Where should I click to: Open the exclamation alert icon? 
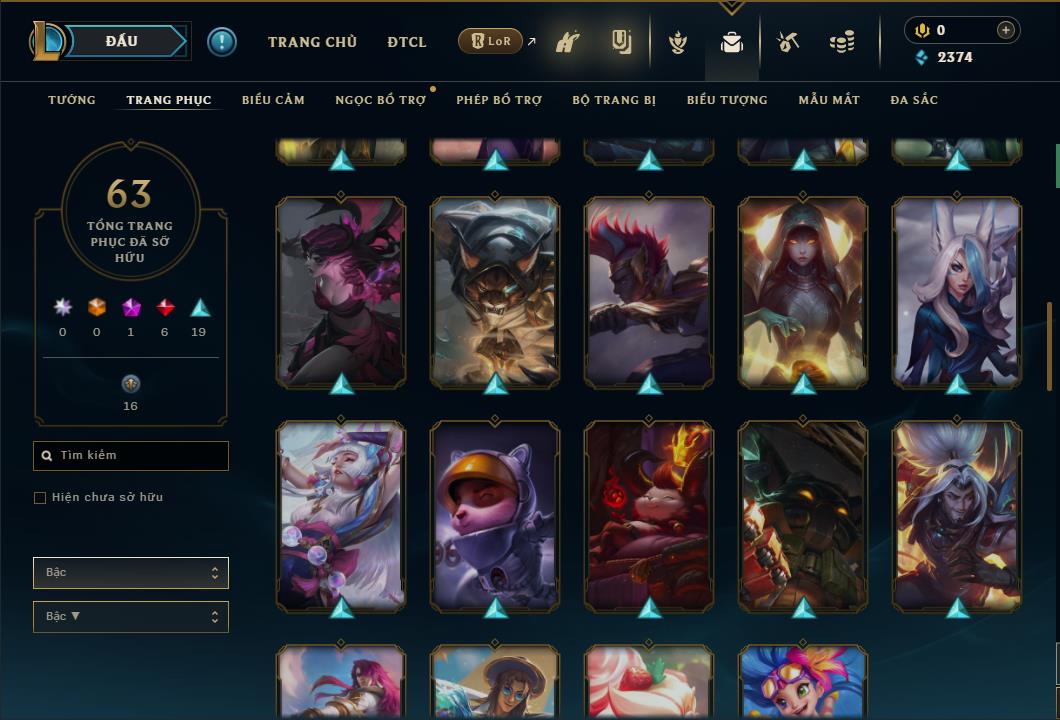(222, 42)
